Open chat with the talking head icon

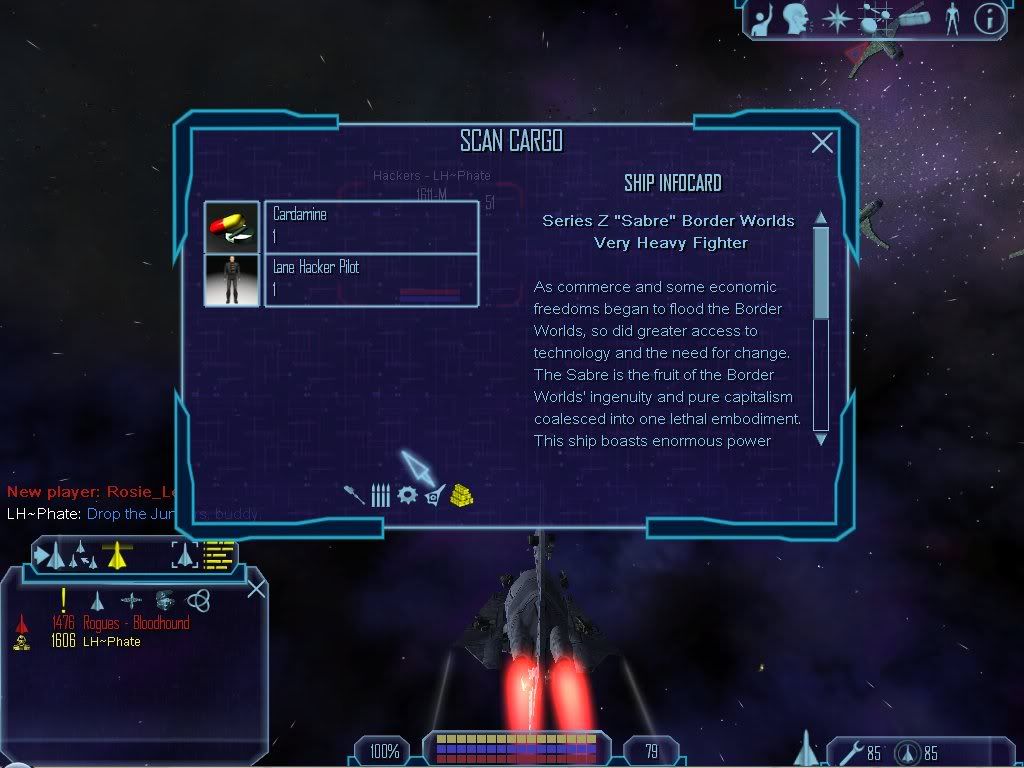point(796,18)
